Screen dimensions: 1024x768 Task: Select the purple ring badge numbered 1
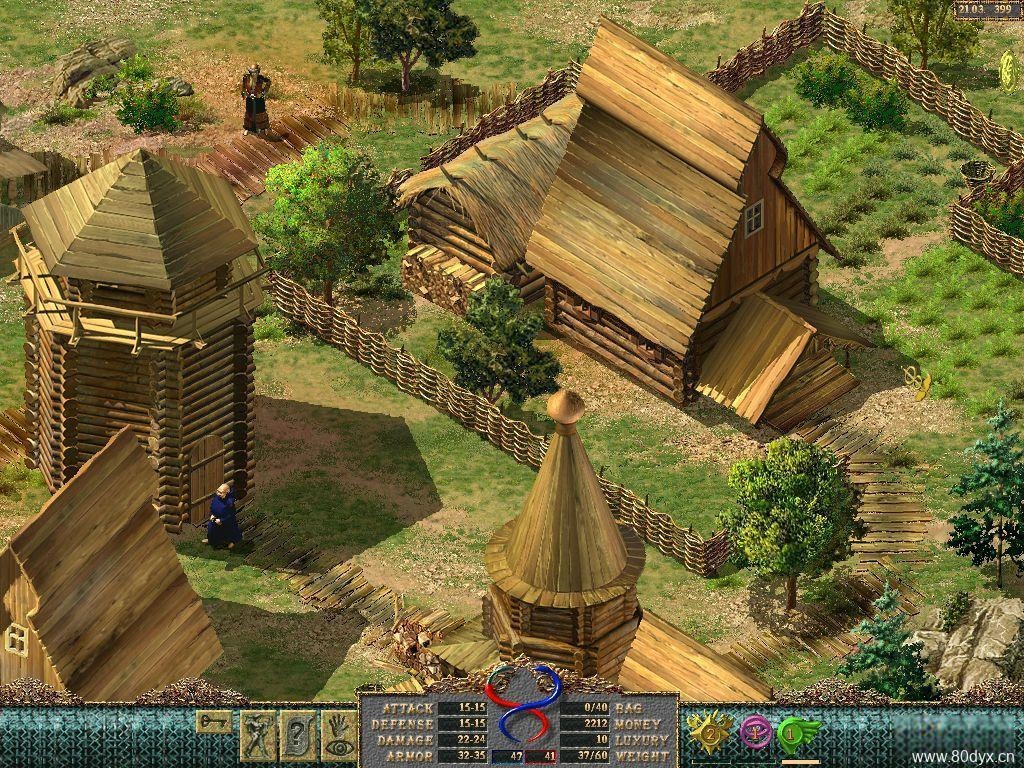pyautogui.click(x=755, y=733)
